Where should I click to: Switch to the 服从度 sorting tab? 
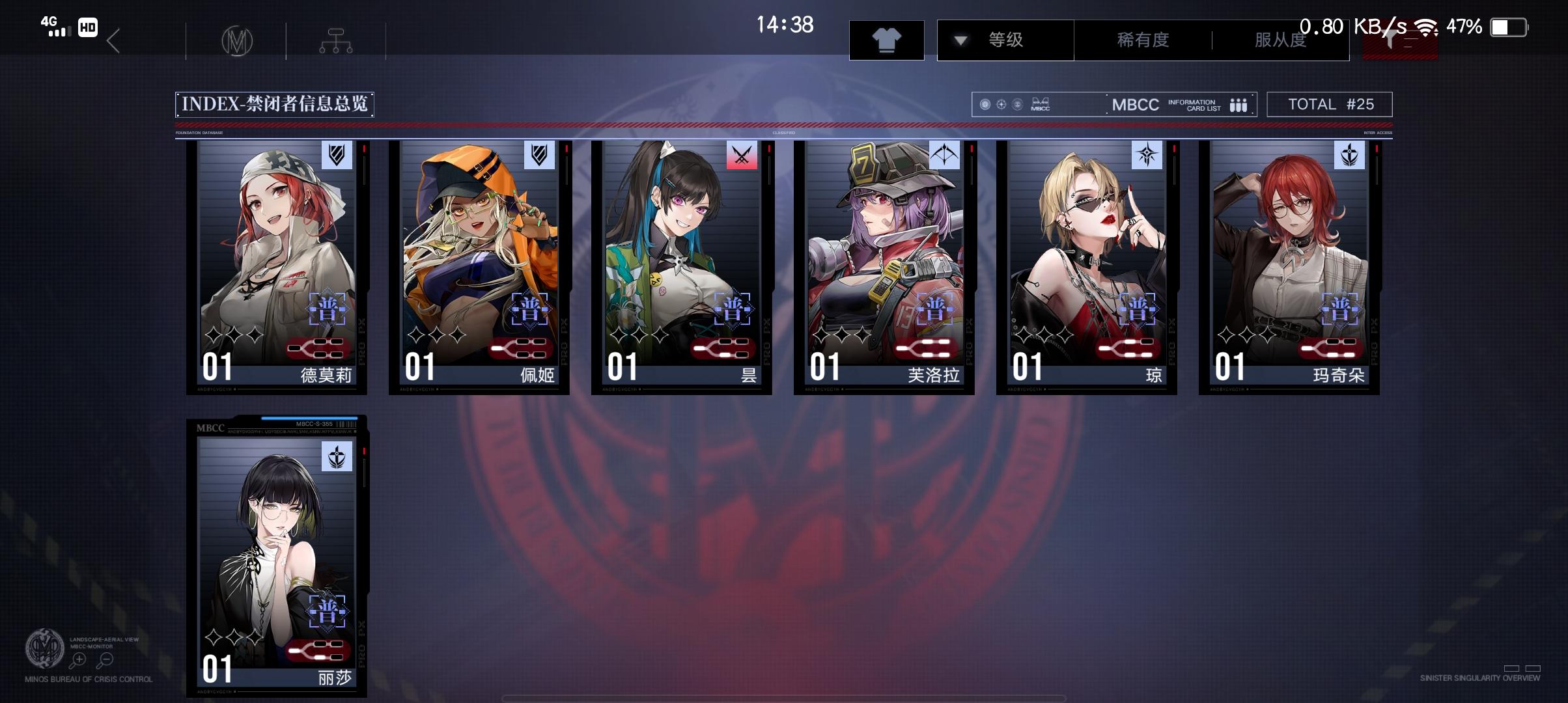point(1279,40)
